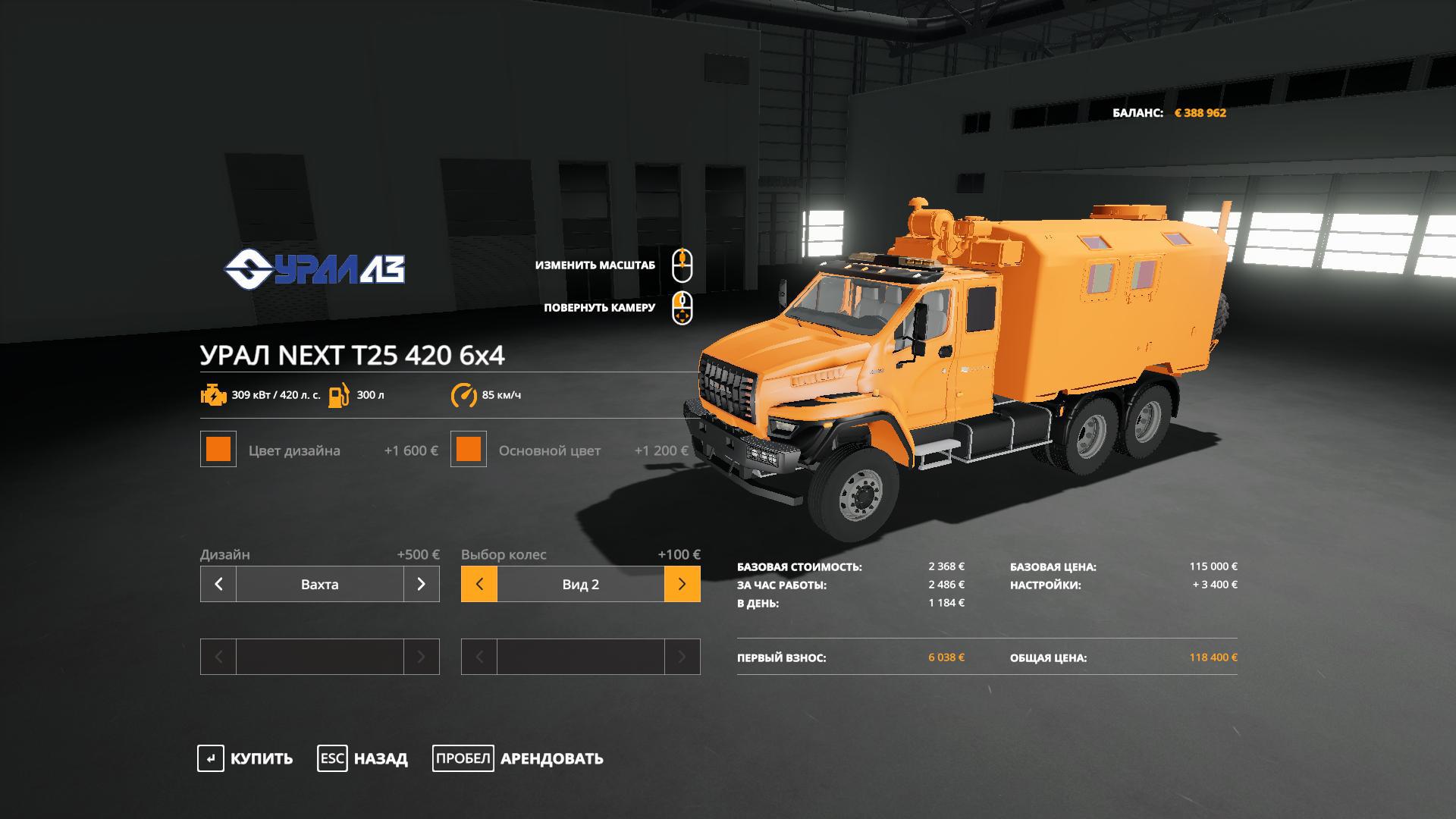Open the Основной цвет color swatch
The height and width of the screenshot is (819, 1456).
(469, 450)
